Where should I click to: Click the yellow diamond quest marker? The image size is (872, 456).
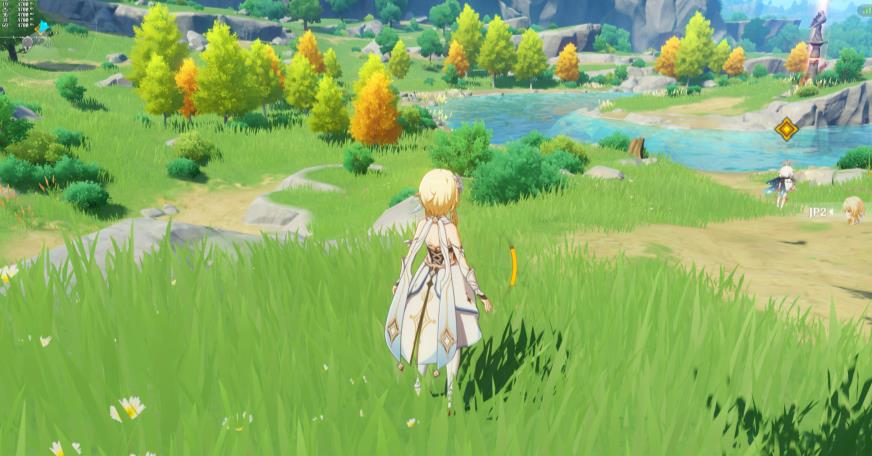pyautogui.click(x=786, y=129)
